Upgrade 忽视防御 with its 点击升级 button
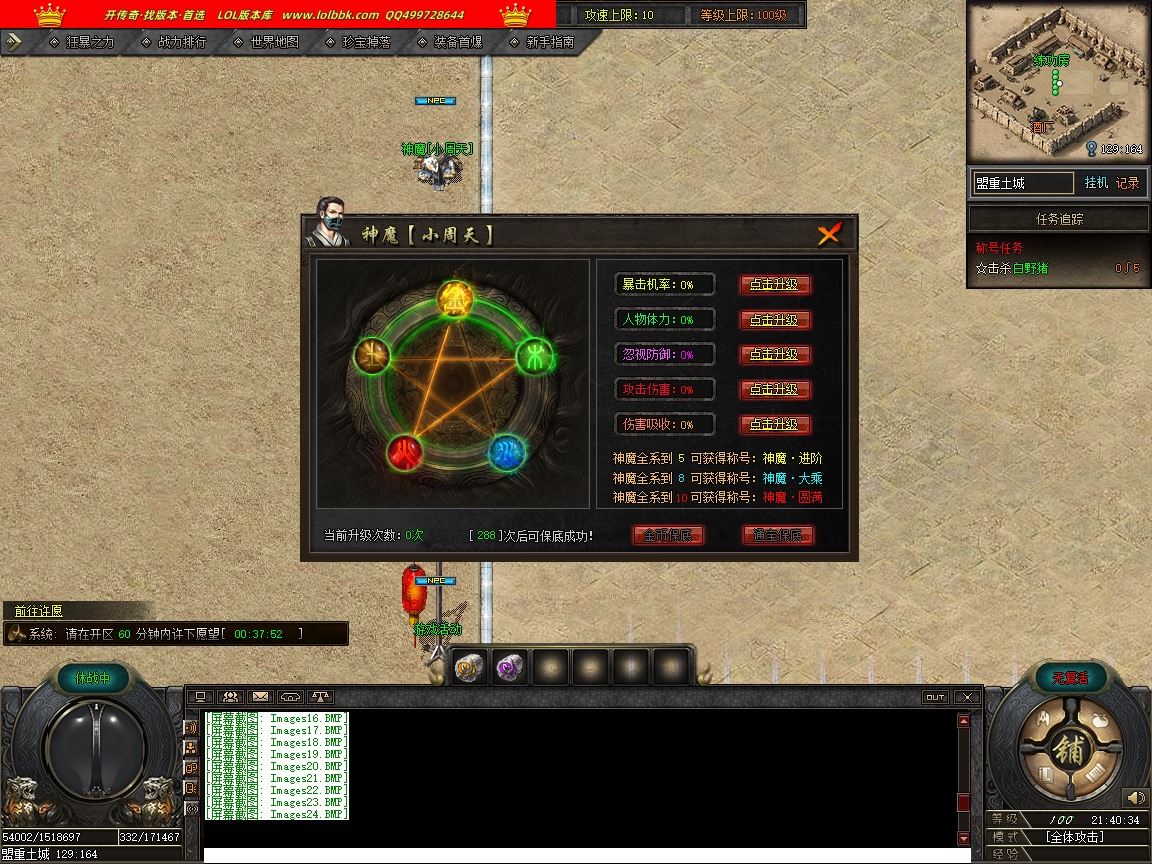The height and width of the screenshot is (864, 1152). tap(775, 355)
